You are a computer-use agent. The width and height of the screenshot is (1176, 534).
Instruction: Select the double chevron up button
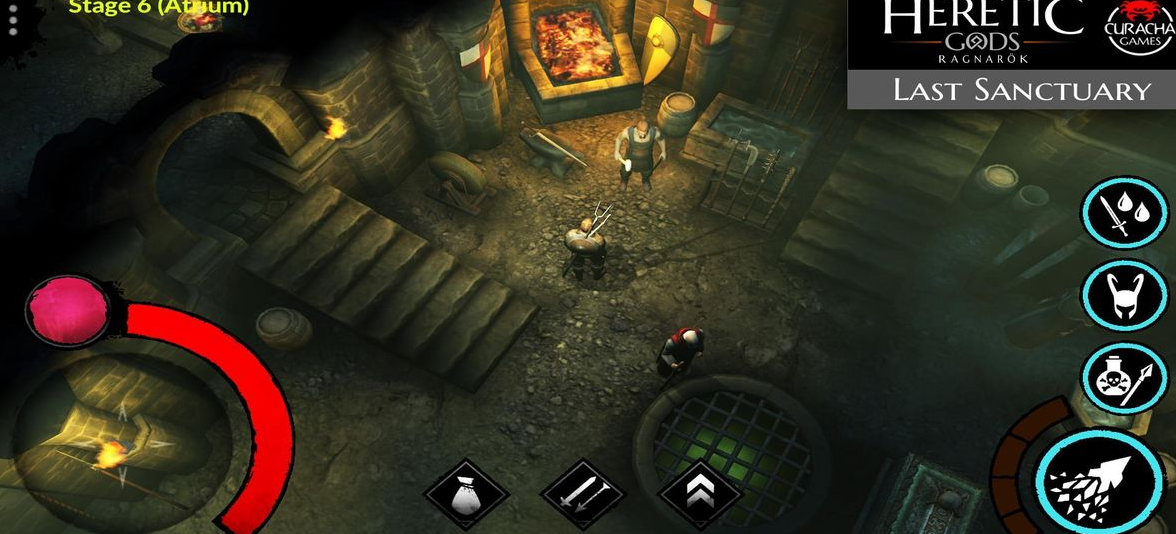click(x=700, y=495)
